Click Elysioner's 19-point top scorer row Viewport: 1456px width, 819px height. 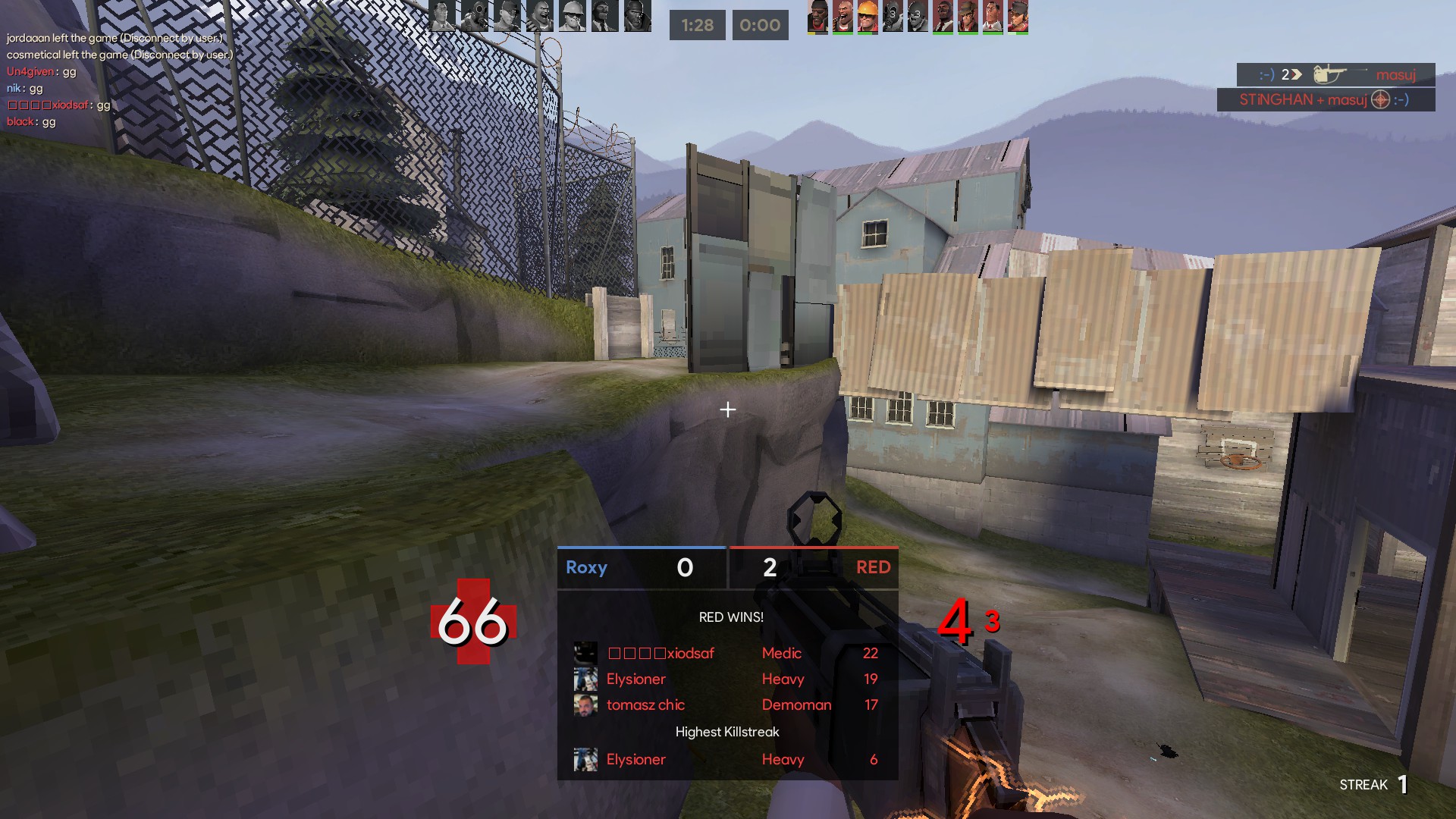pyautogui.click(x=726, y=679)
